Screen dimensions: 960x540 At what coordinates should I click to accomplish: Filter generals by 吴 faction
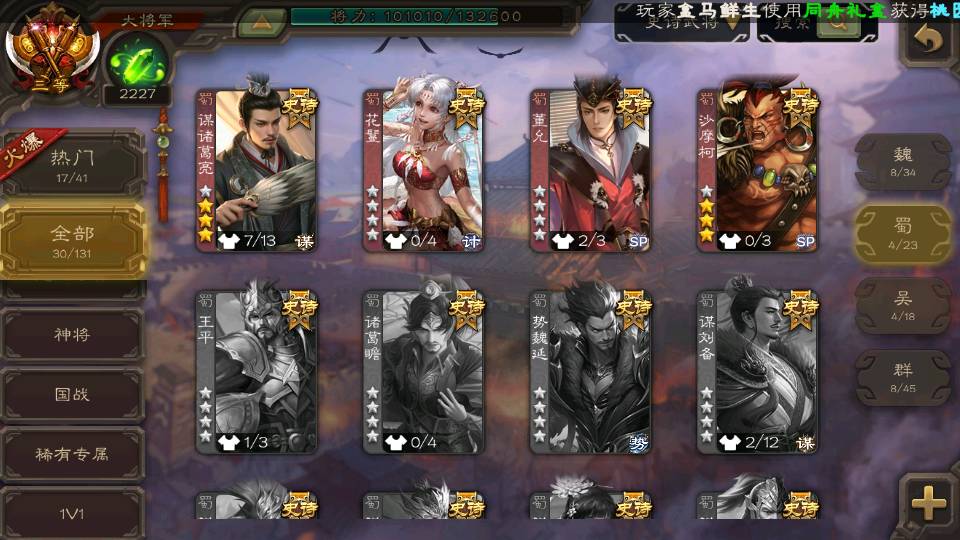tap(903, 305)
